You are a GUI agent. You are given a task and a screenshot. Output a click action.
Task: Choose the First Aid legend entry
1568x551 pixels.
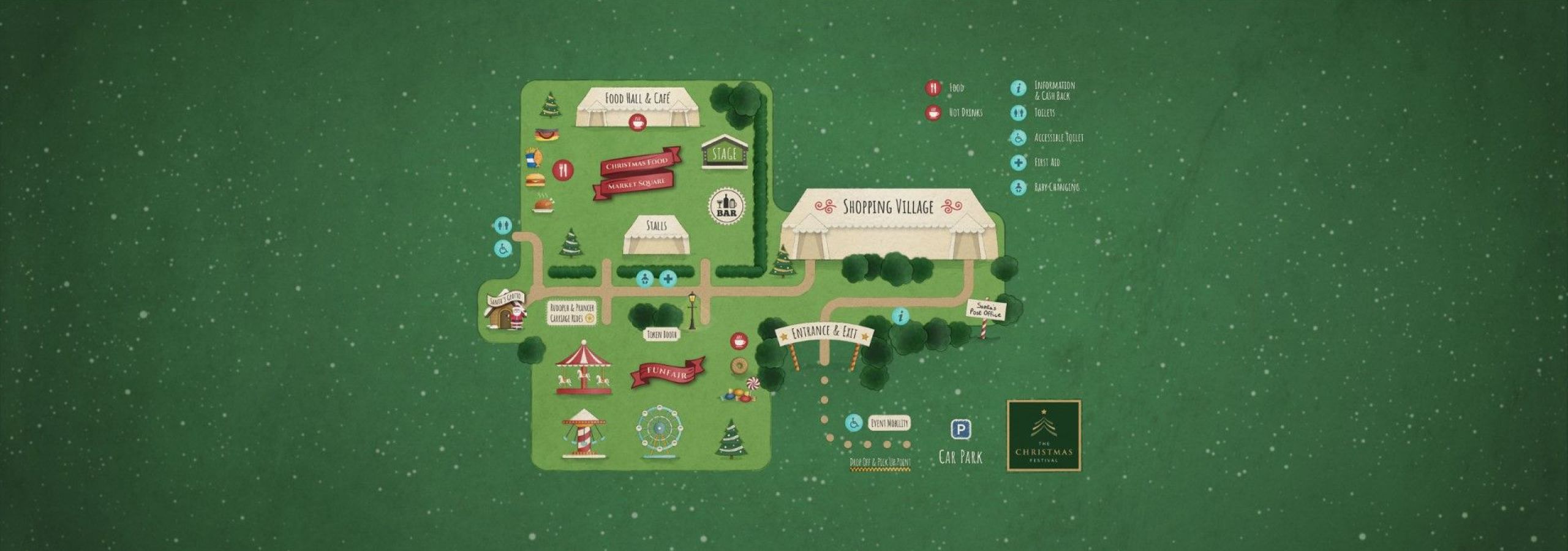point(1046,163)
